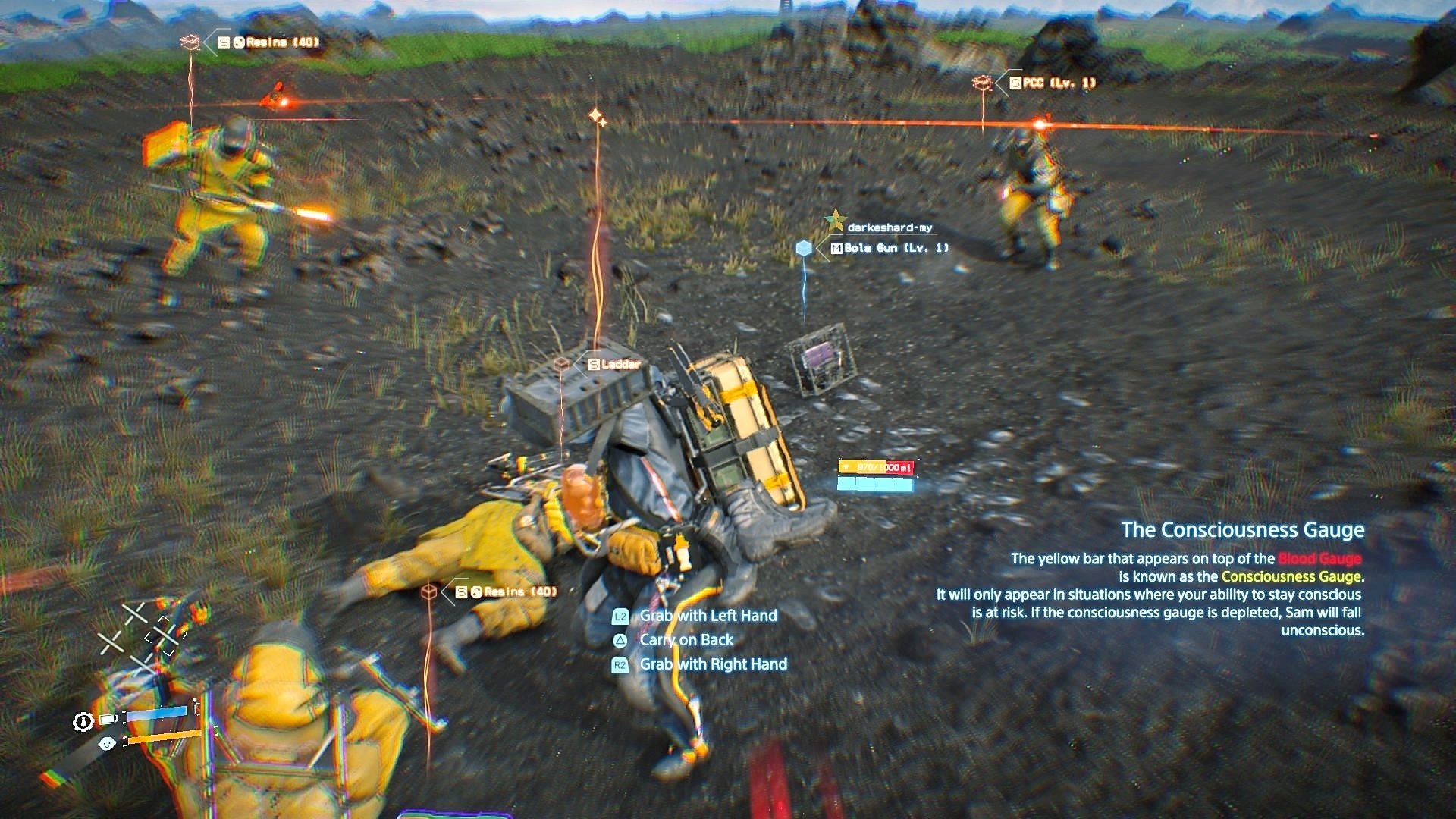Click the darkeshard-my player name label

pyautogui.click(x=890, y=225)
